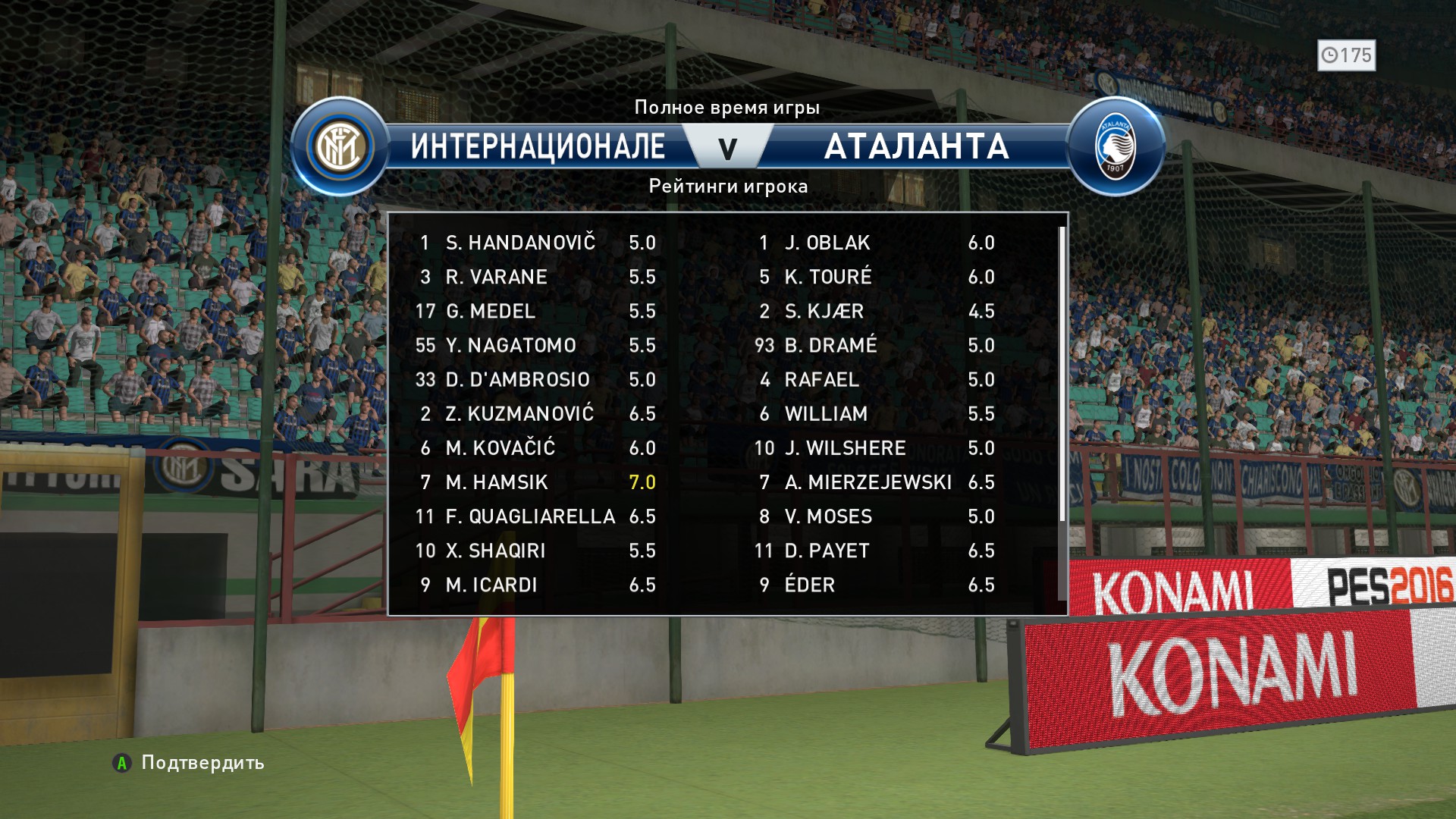The width and height of the screenshot is (1456, 819).
Task: Select S. Handanovič's rating row
Action: click(535, 243)
